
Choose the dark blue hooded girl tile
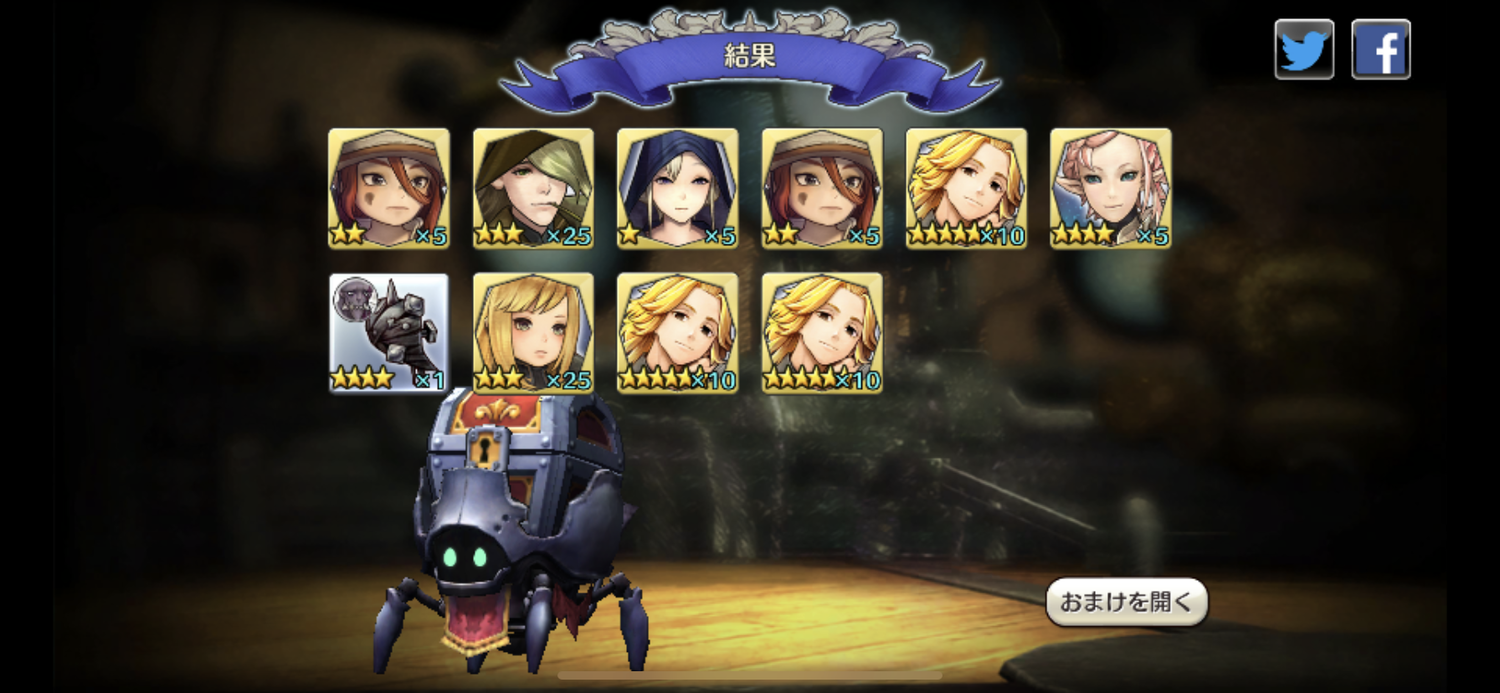pyautogui.click(x=677, y=188)
